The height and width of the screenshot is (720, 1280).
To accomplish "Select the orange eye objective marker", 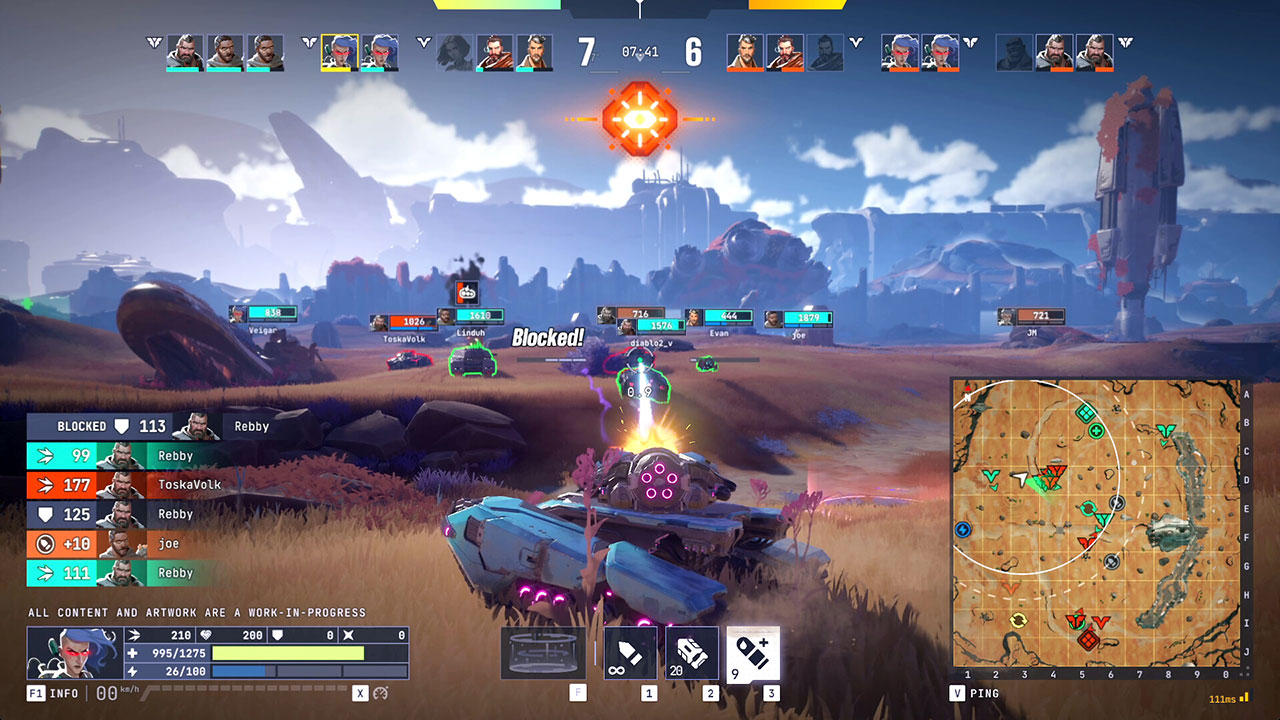I will (x=640, y=119).
